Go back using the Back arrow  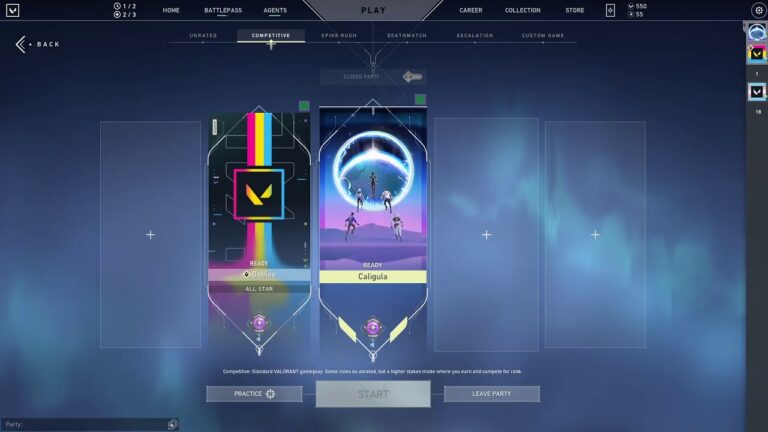(38, 44)
